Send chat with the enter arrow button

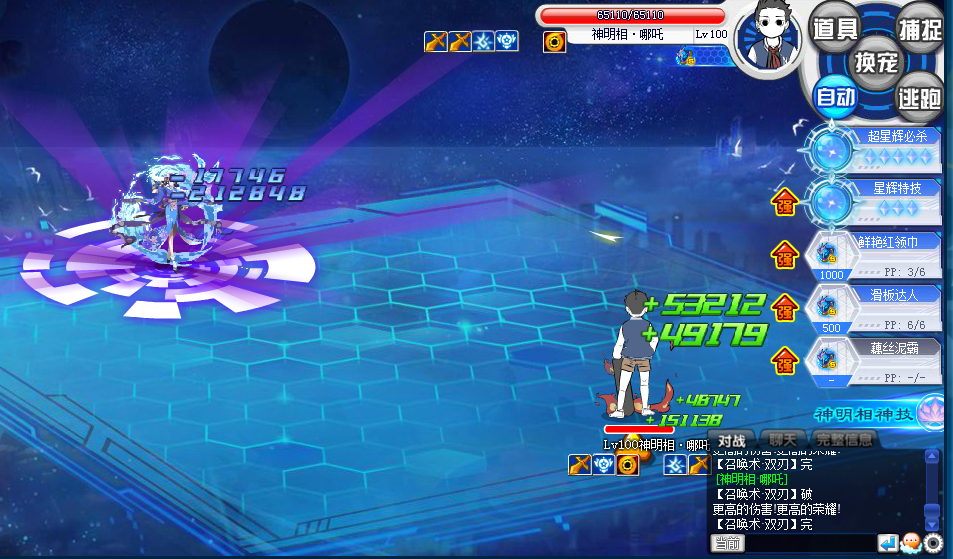pyautogui.click(x=887, y=543)
